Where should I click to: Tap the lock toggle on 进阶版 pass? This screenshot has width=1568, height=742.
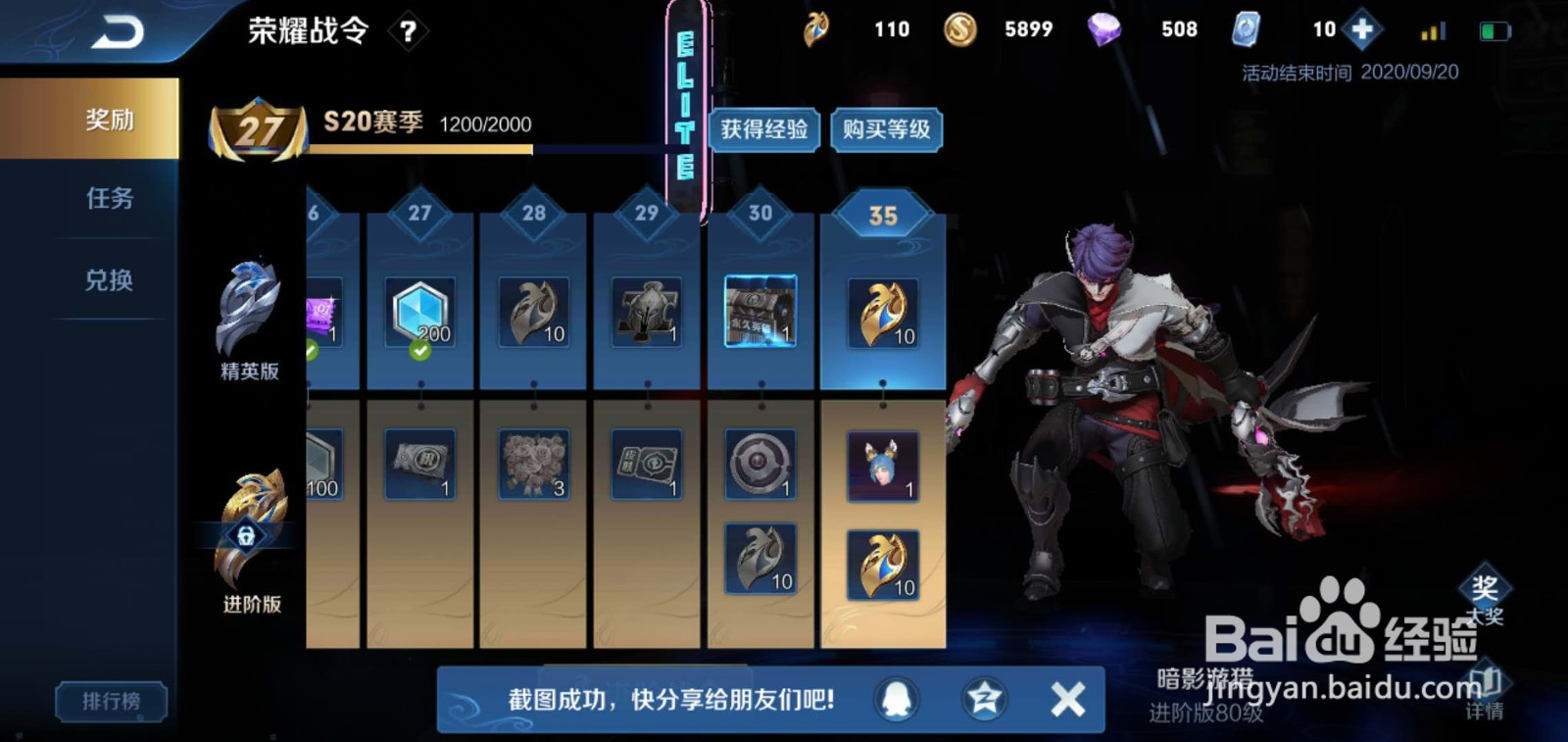coord(246,534)
